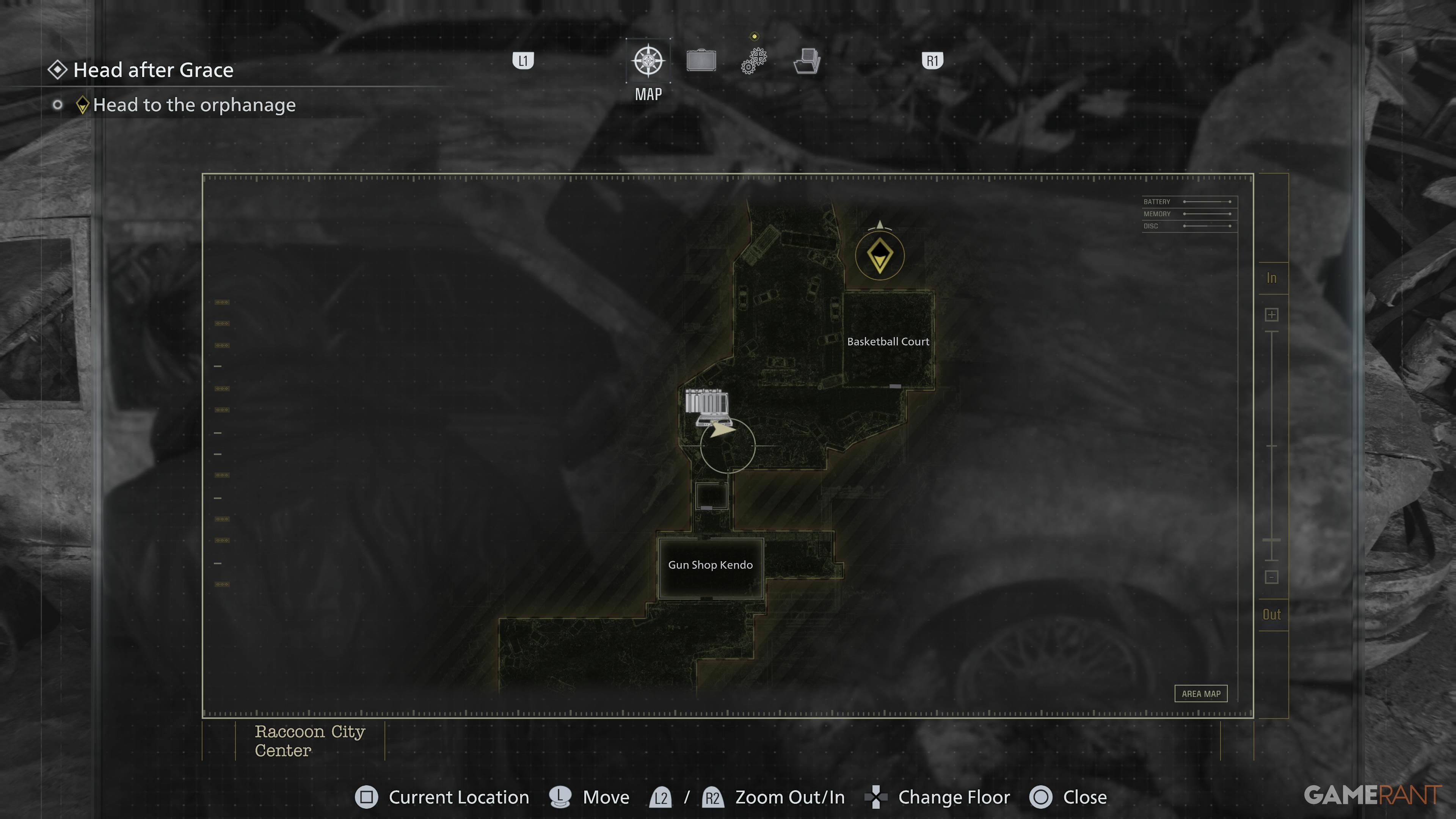Expand the Out floor option
Viewport: 1456px width, 819px height.
click(1272, 614)
